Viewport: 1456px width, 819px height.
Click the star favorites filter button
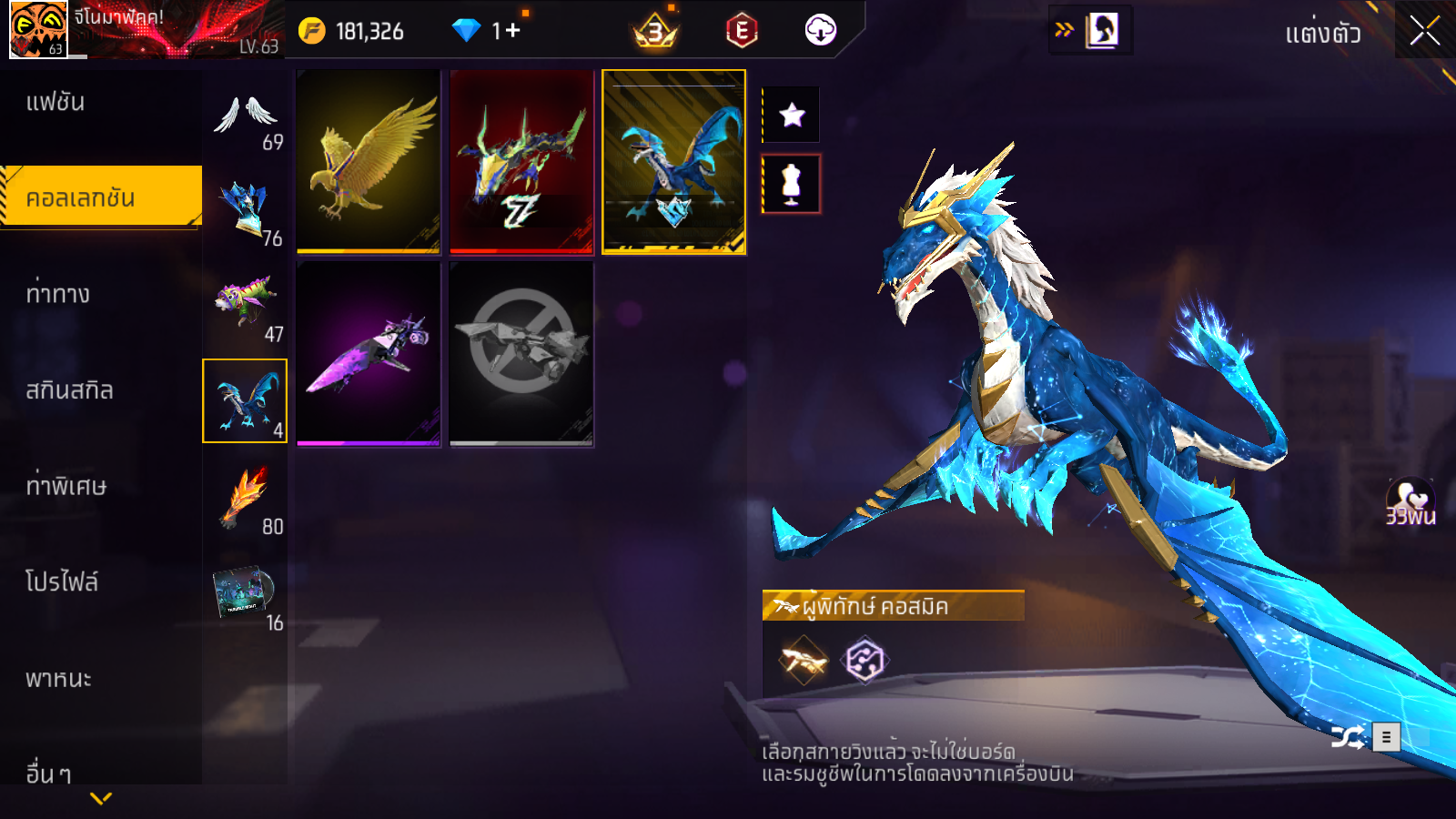point(792,115)
